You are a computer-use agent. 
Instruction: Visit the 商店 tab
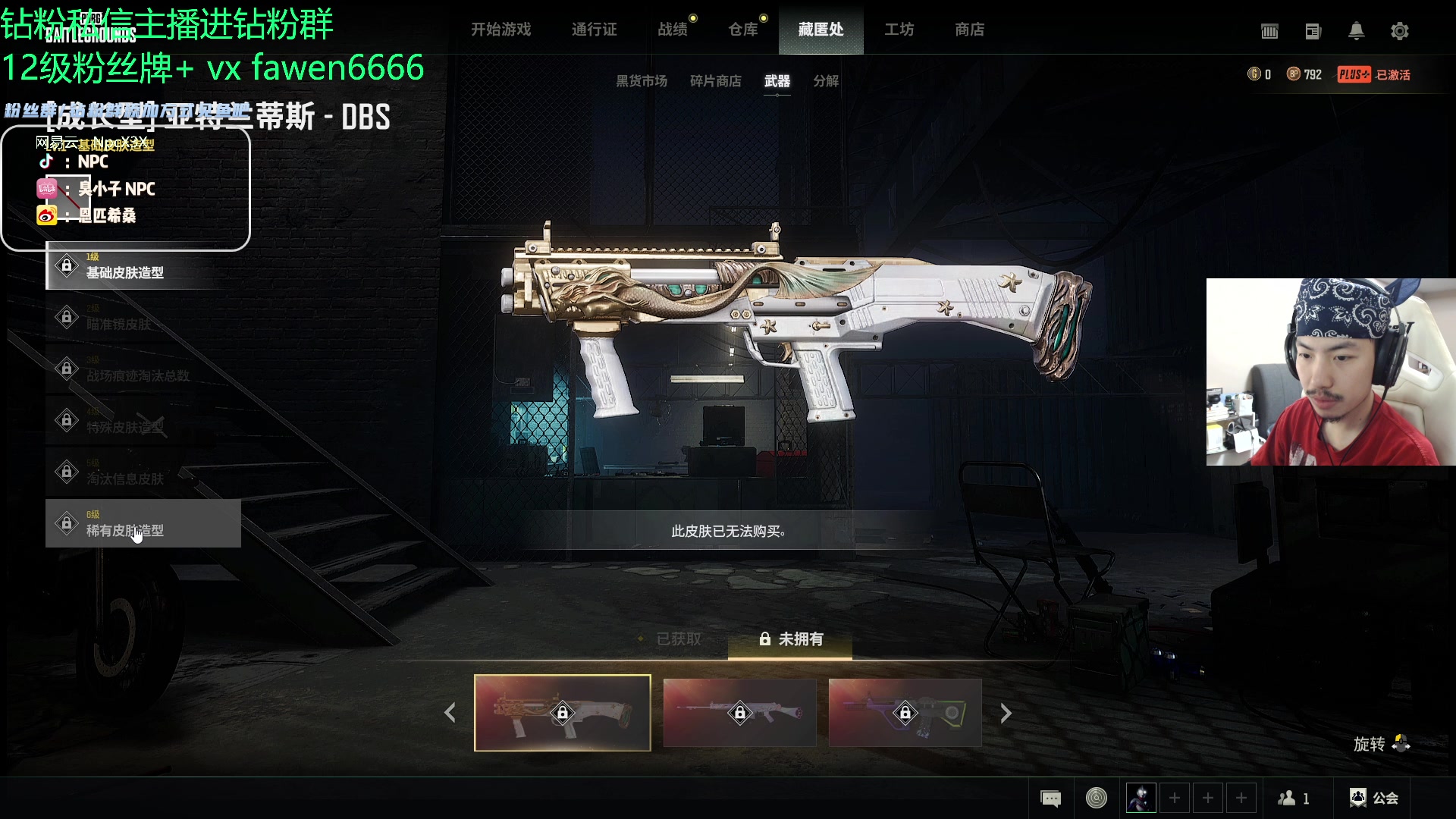[969, 30]
